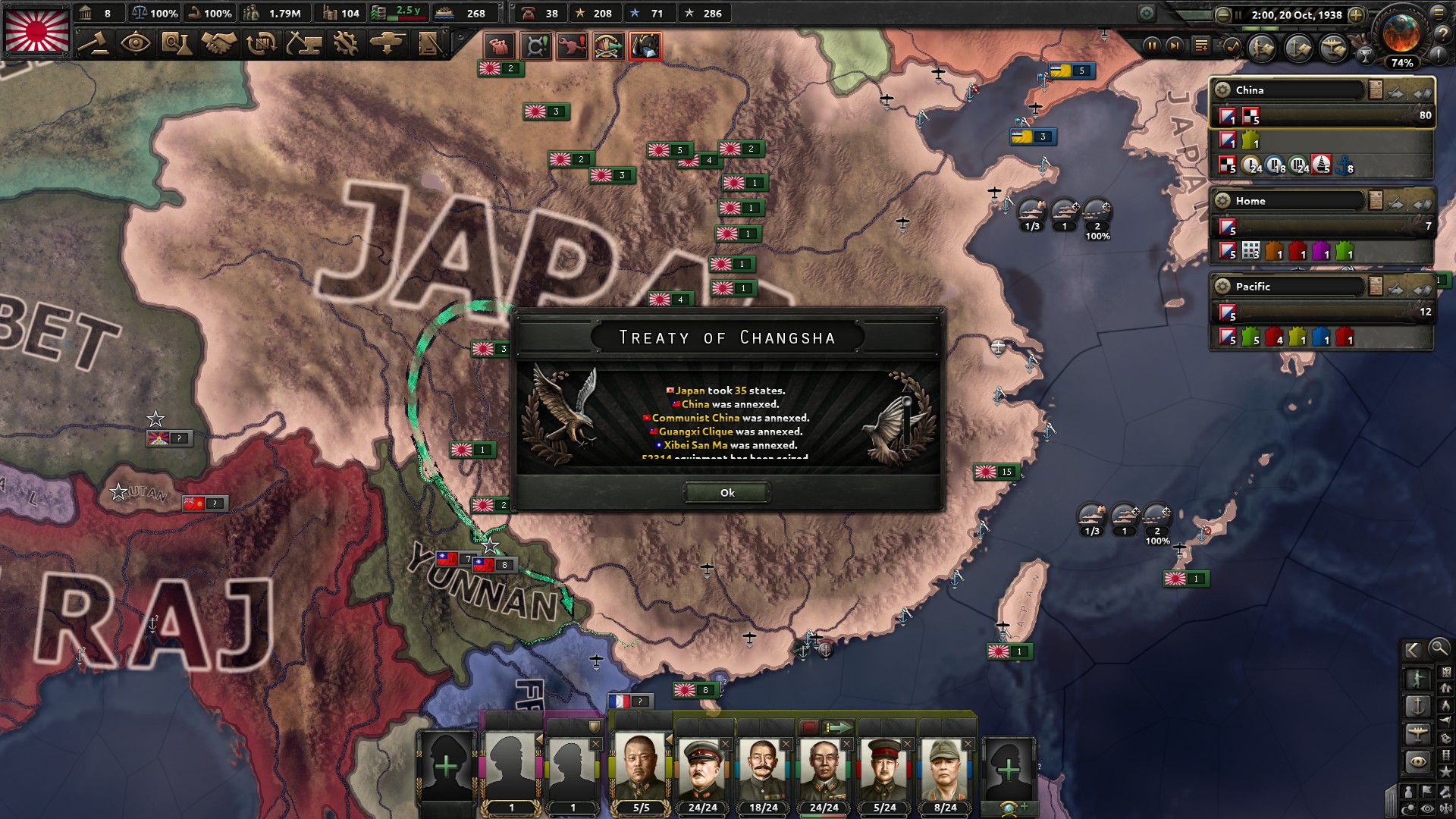Open the Intelligence view via the eye icon
This screenshot has width=1456, height=819.
point(135,42)
